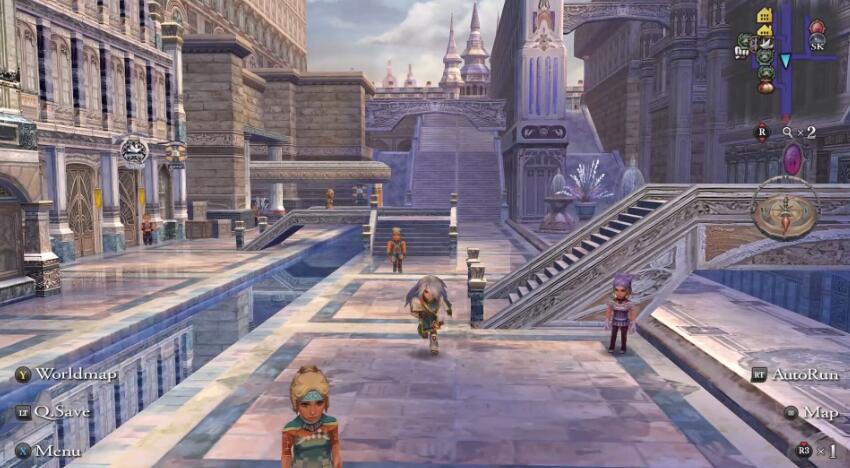Open the Map option
The width and height of the screenshot is (850, 468).
[811, 412]
